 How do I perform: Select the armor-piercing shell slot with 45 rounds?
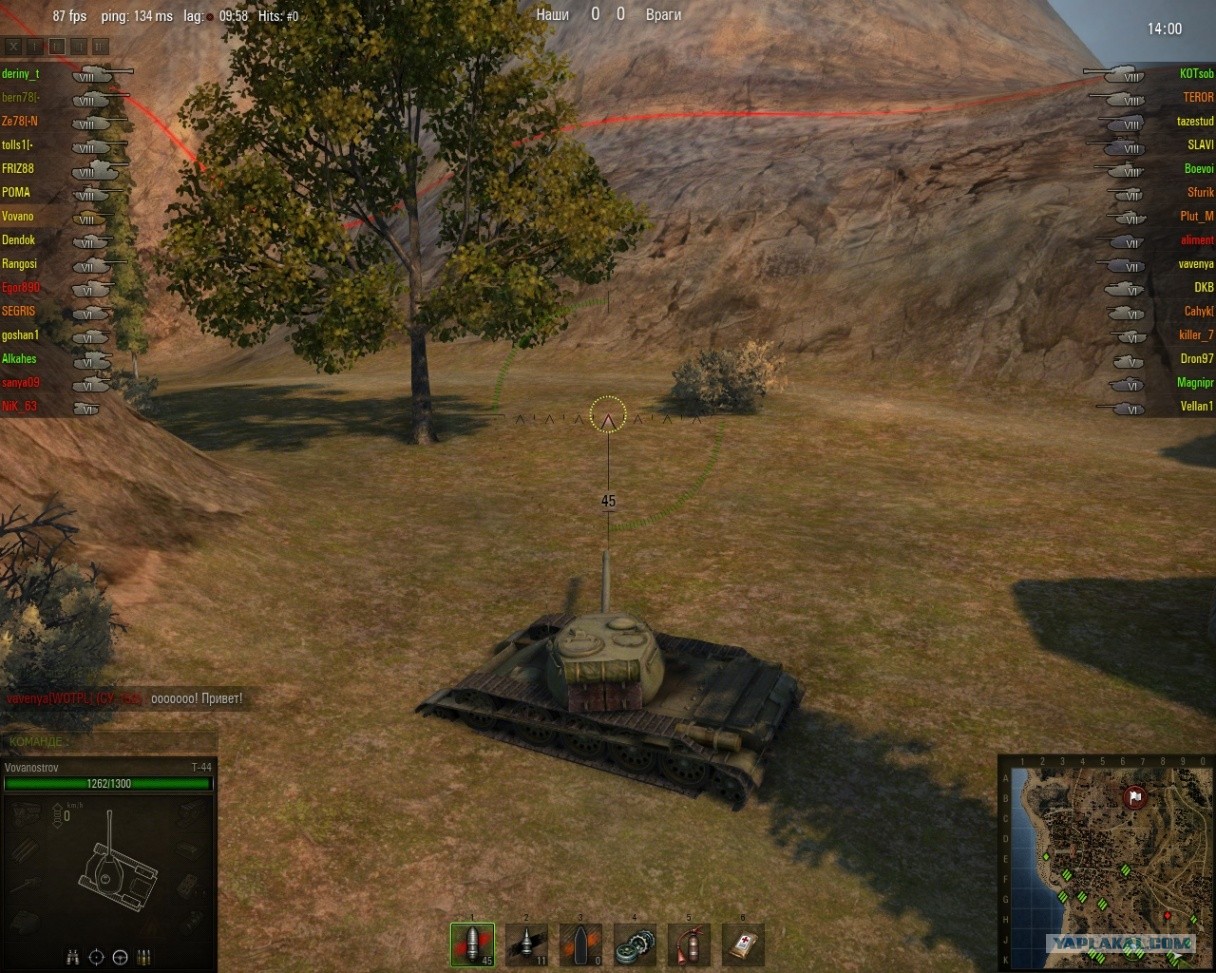(x=472, y=944)
